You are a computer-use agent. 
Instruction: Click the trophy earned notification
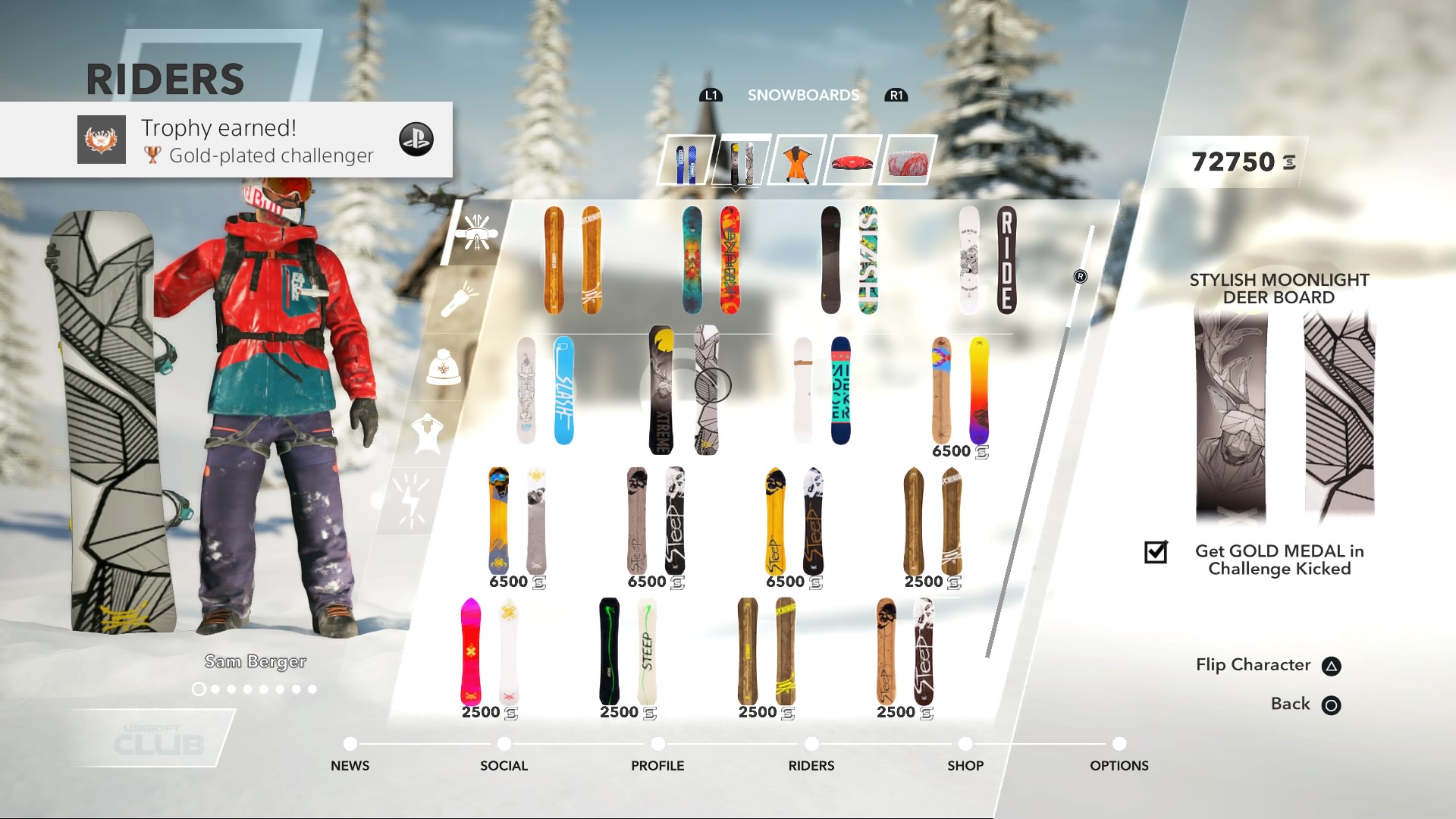tap(226, 140)
